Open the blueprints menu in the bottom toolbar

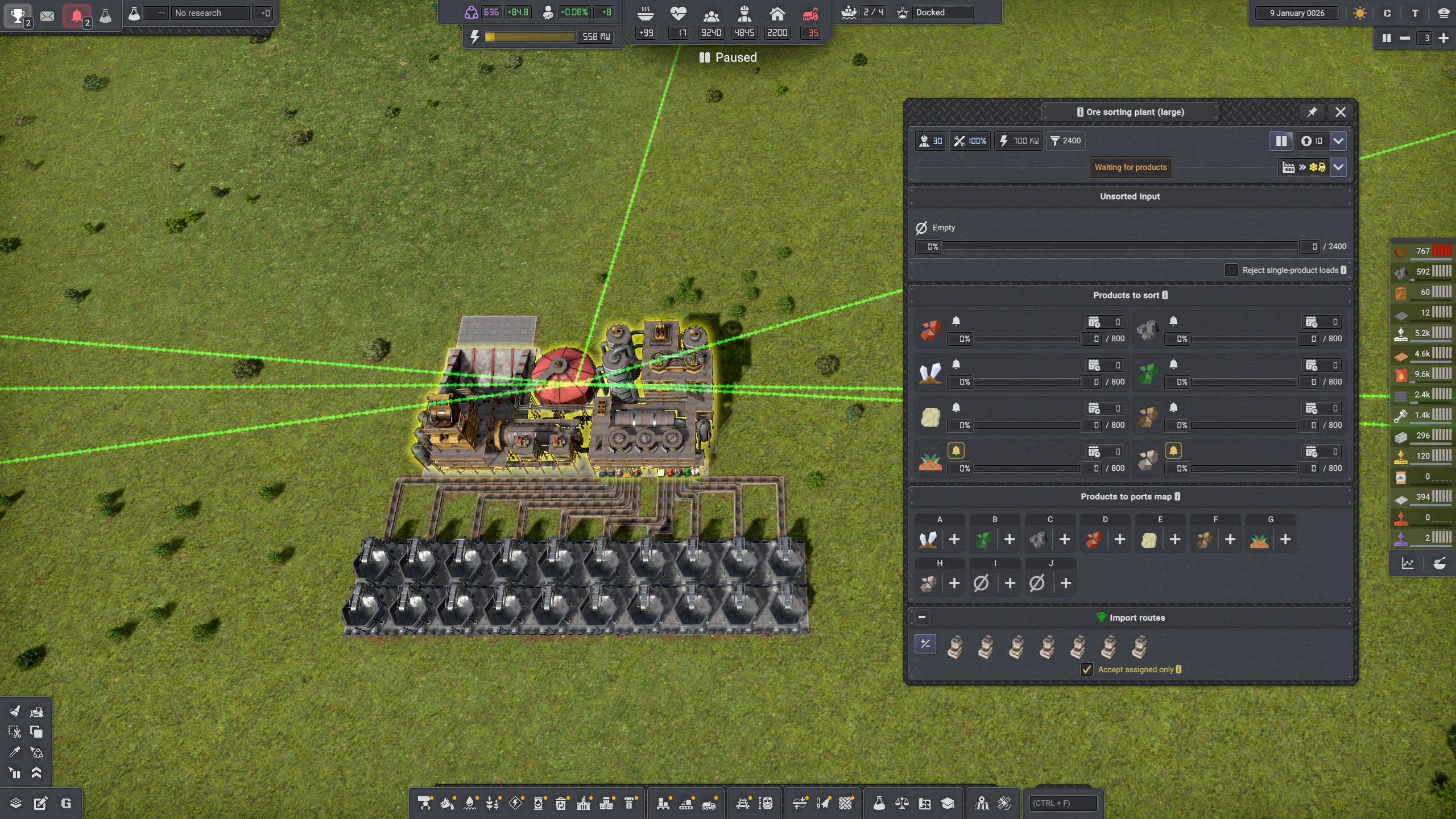[925, 803]
